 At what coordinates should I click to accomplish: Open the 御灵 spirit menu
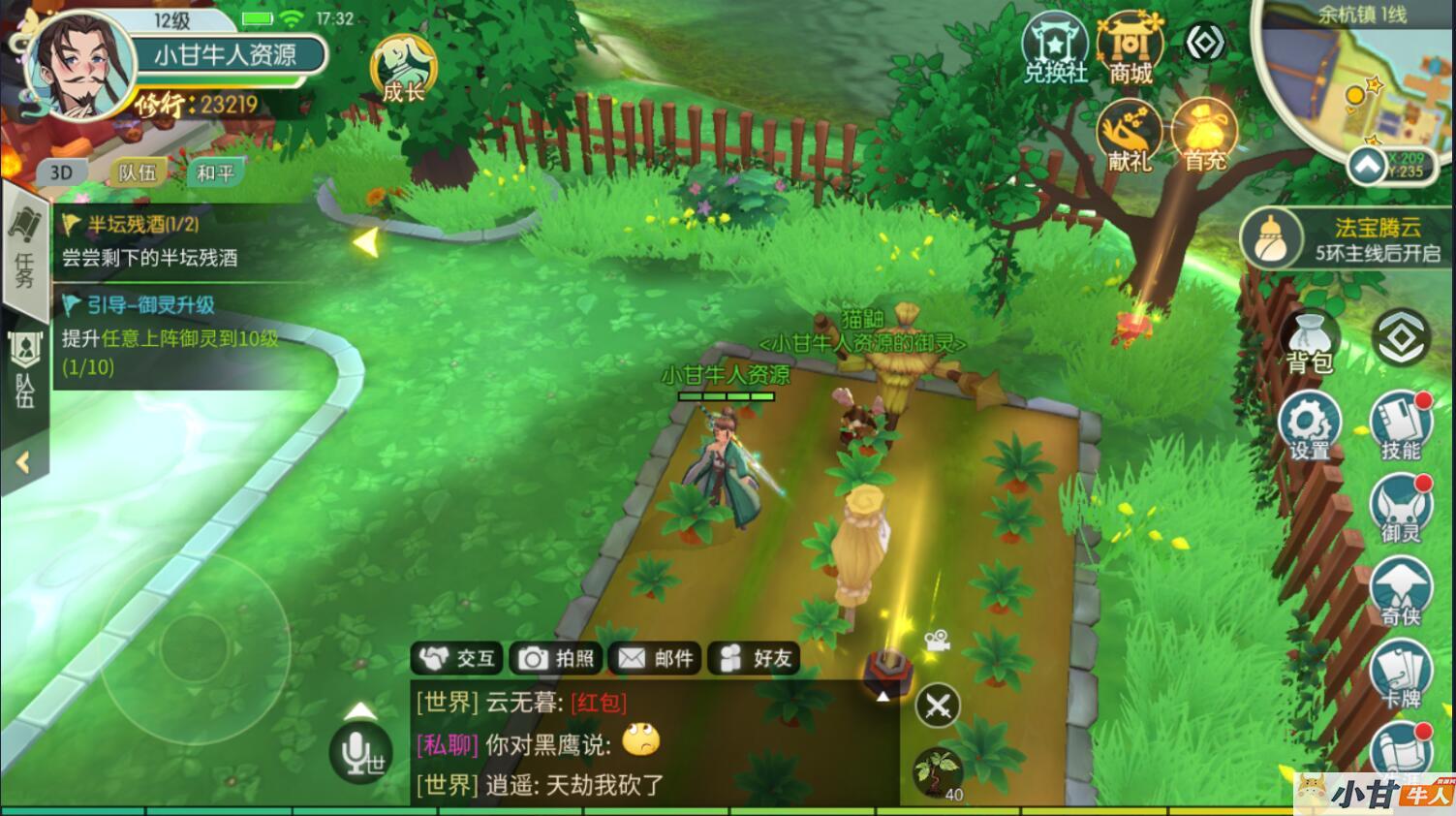pos(1401,511)
